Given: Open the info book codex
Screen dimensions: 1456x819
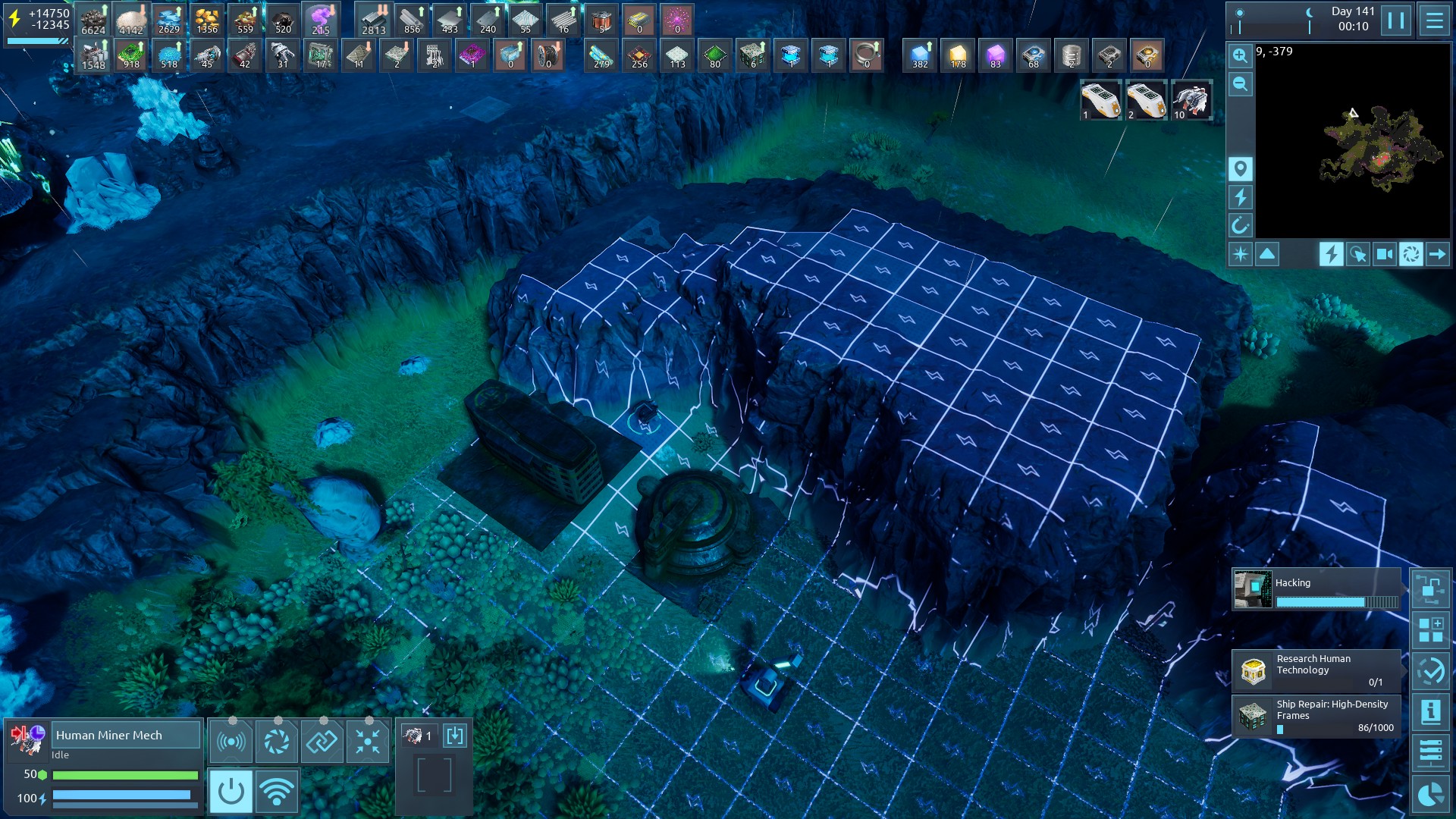Looking at the screenshot, I should pyautogui.click(x=1431, y=711).
